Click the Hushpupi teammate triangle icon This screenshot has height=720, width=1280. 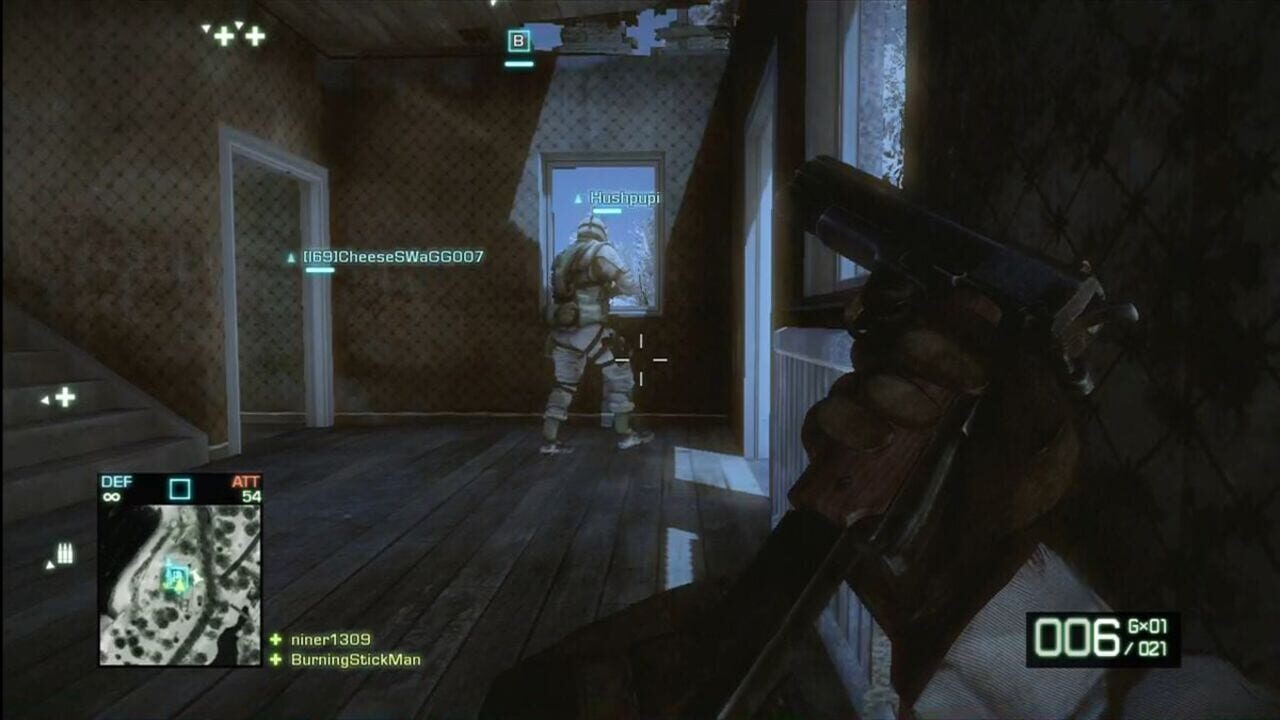578,198
